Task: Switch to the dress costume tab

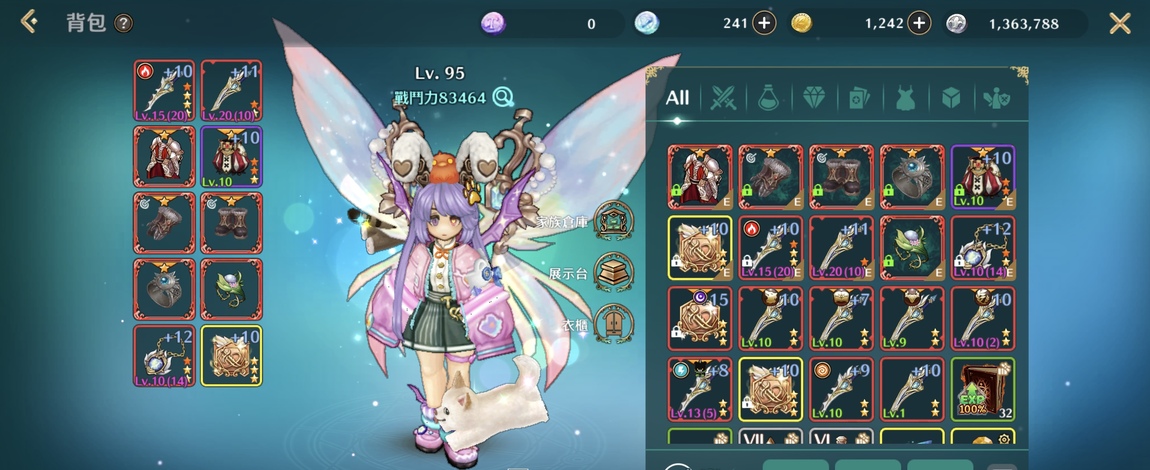Action: [x=905, y=98]
